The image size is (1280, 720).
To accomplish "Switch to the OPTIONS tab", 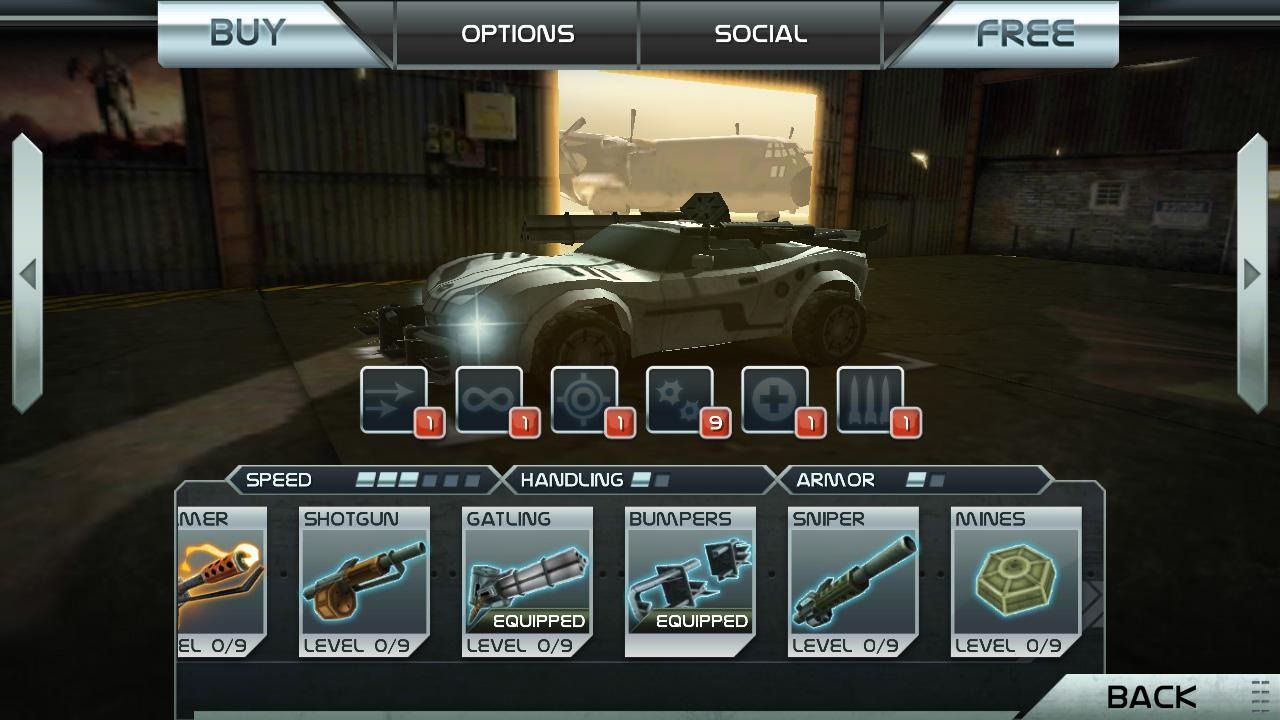I will pos(516,33).
